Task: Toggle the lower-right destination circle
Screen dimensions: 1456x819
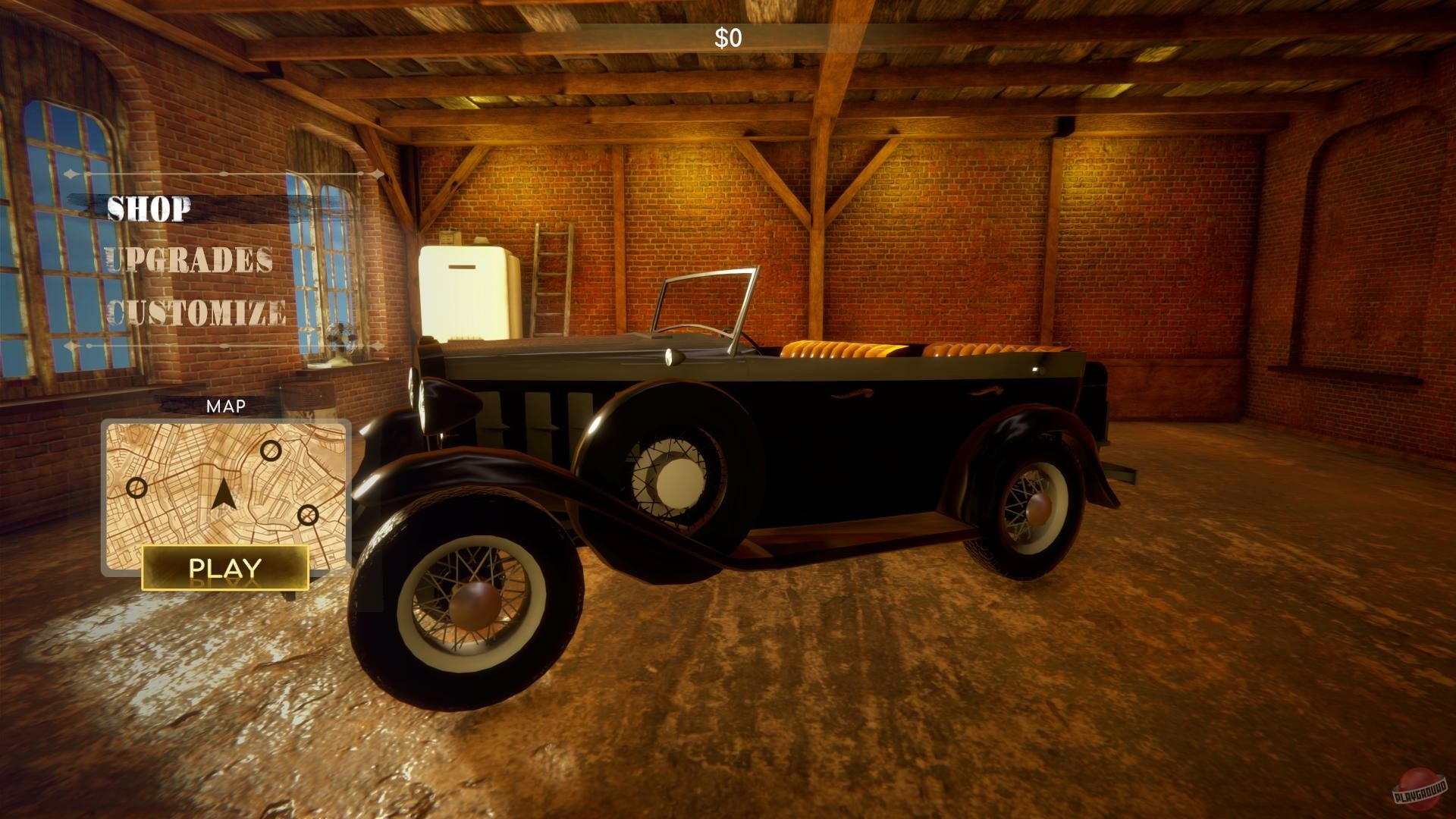Action: (x=307, y=516)
